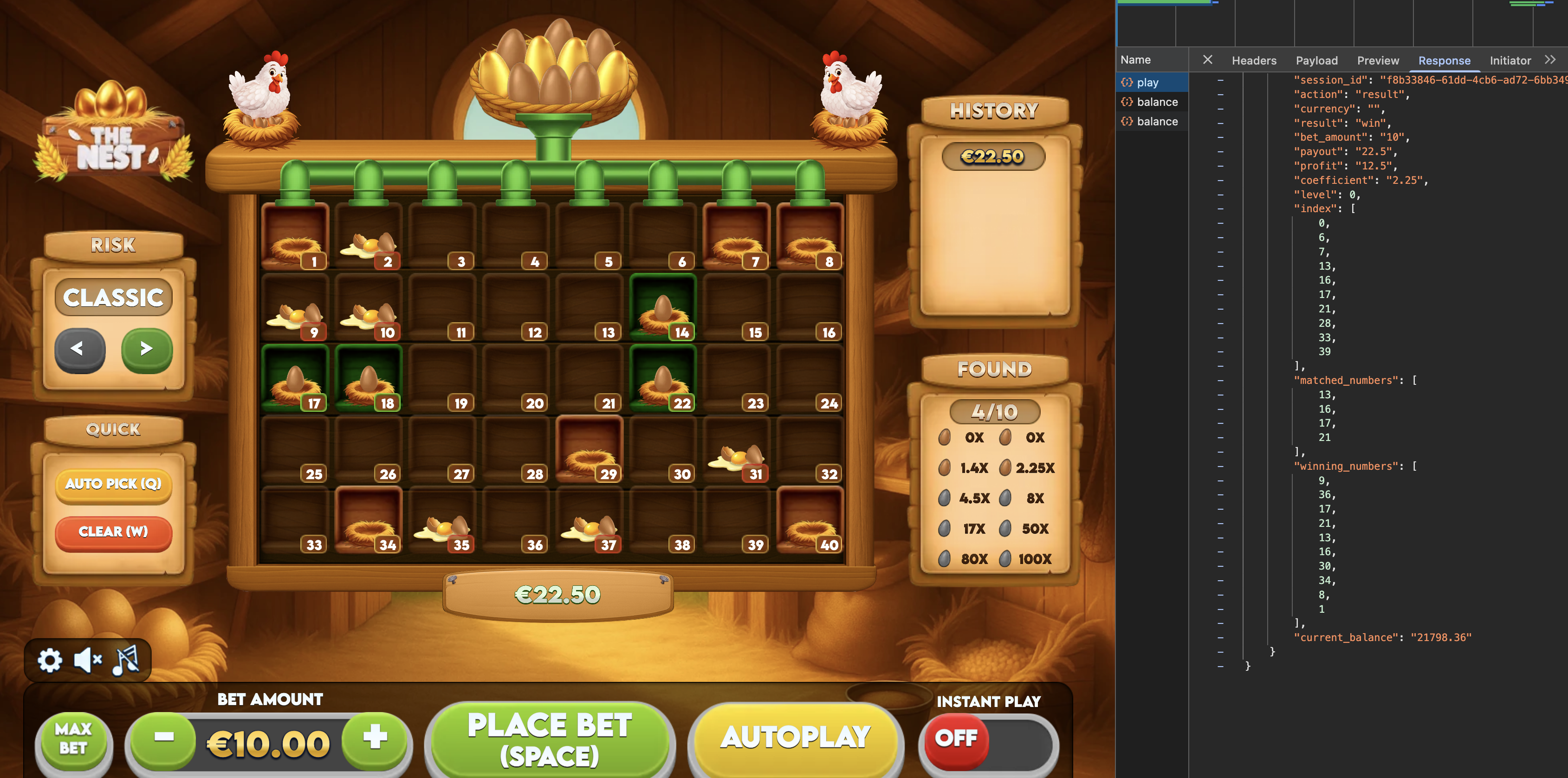Switch to the previous risk level
This screenshot has height=778, width=1568.
coord(79,349)
